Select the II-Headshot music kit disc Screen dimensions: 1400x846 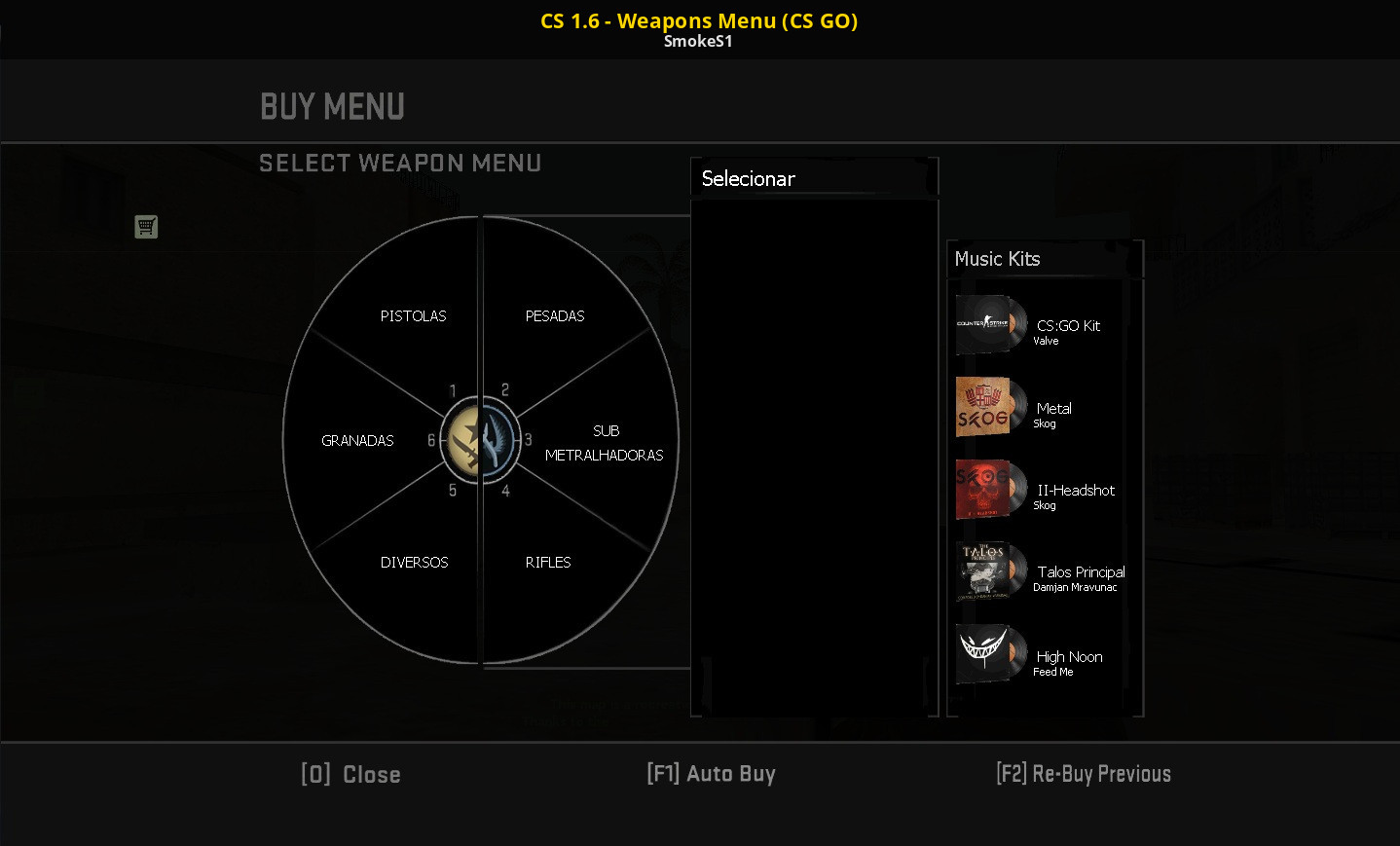[x=990, y=489]
